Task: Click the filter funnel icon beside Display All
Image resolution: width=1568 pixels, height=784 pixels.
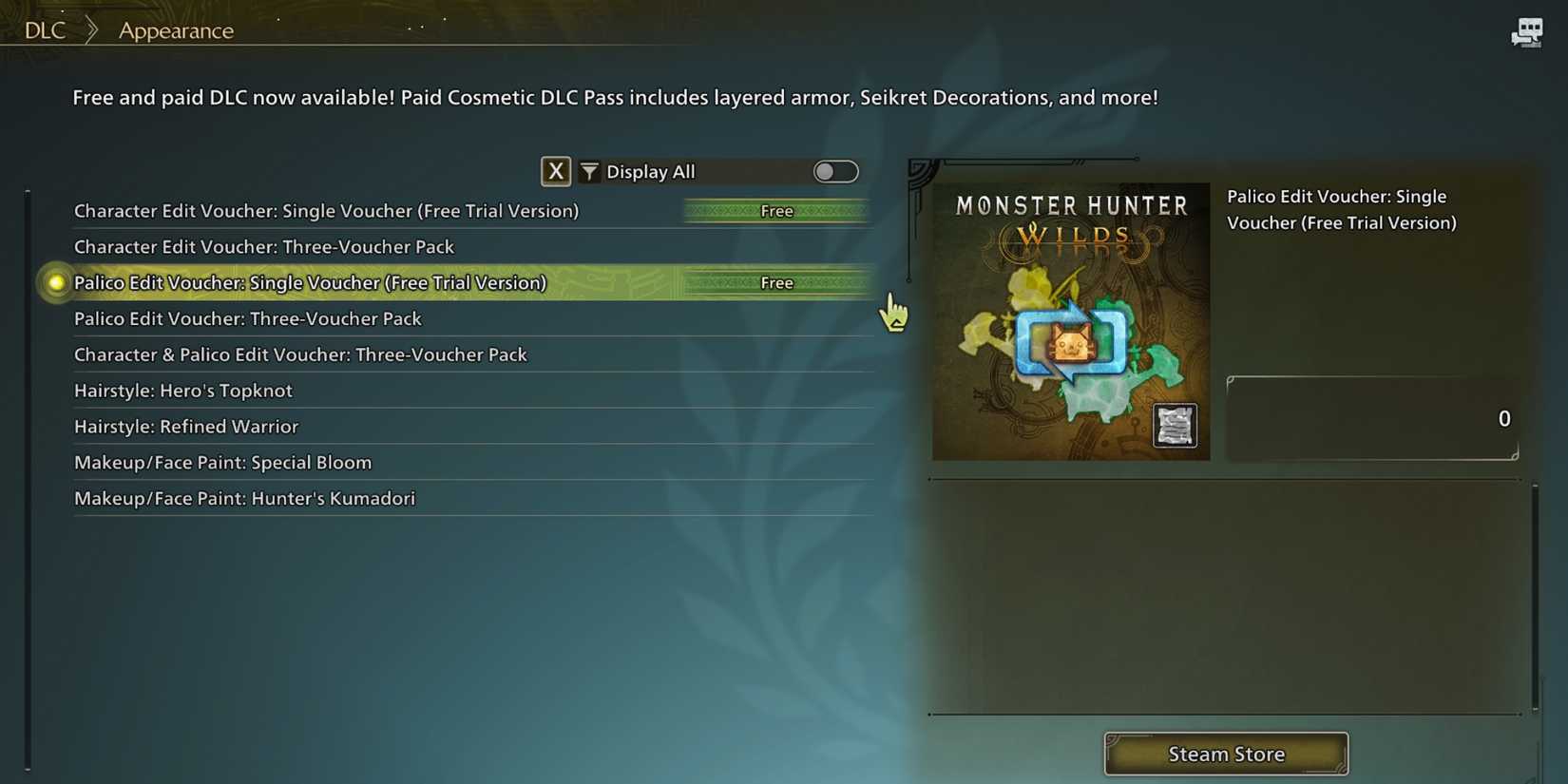Action: tap(589, 171)
